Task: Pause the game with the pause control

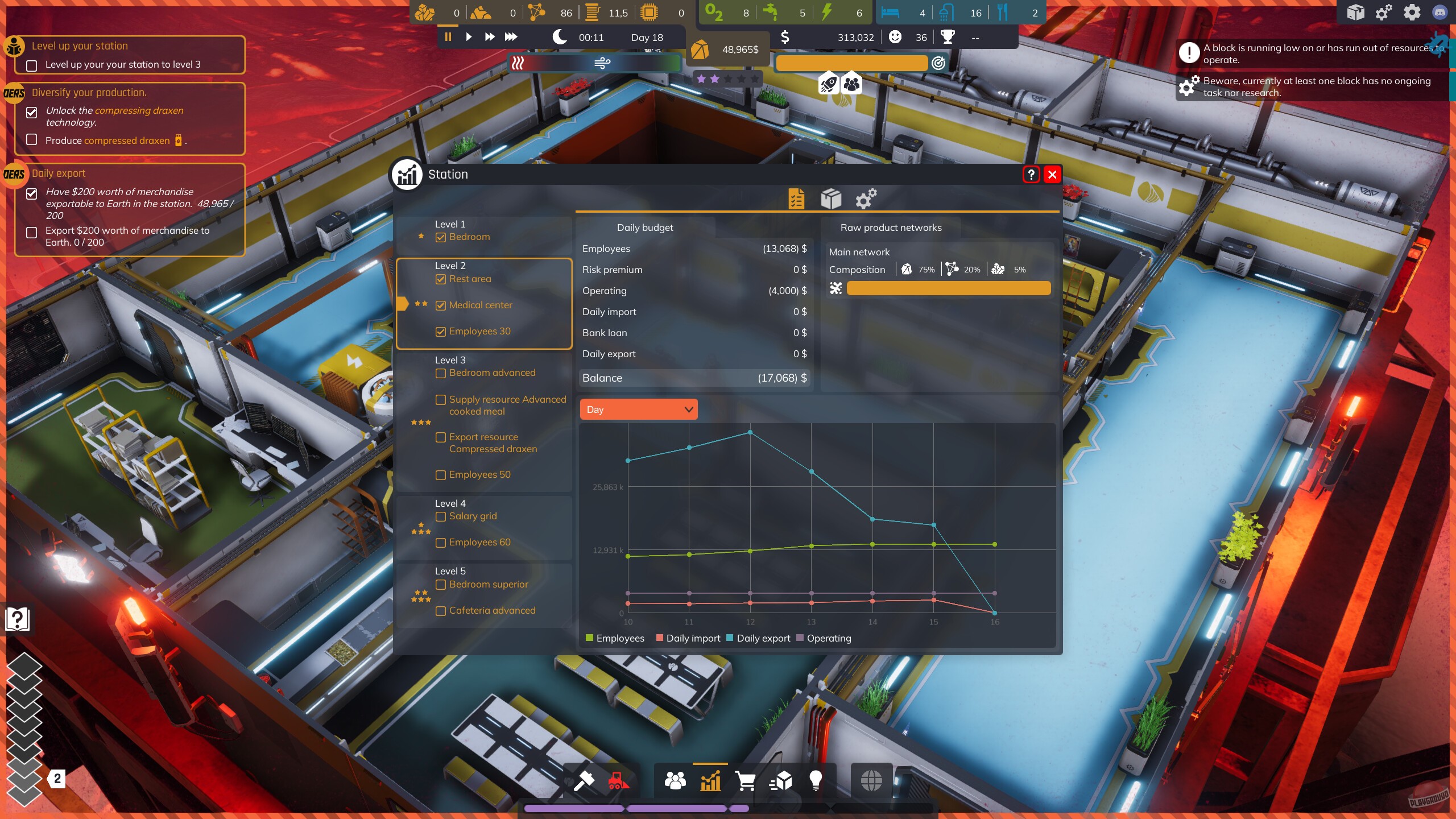Action: 447,36
